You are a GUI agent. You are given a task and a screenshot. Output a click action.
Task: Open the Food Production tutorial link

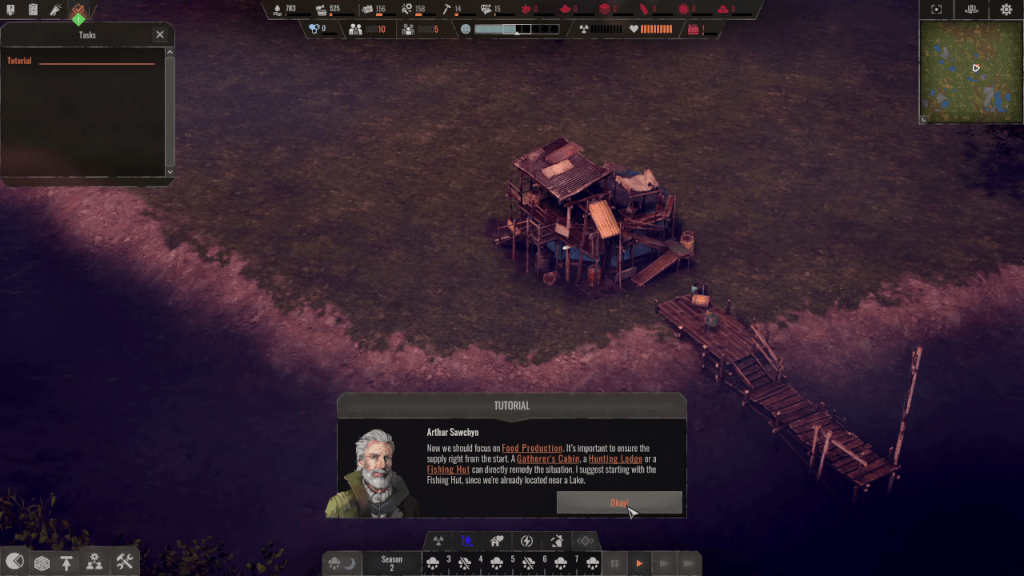pyautogui.click(x=531, y=448)
